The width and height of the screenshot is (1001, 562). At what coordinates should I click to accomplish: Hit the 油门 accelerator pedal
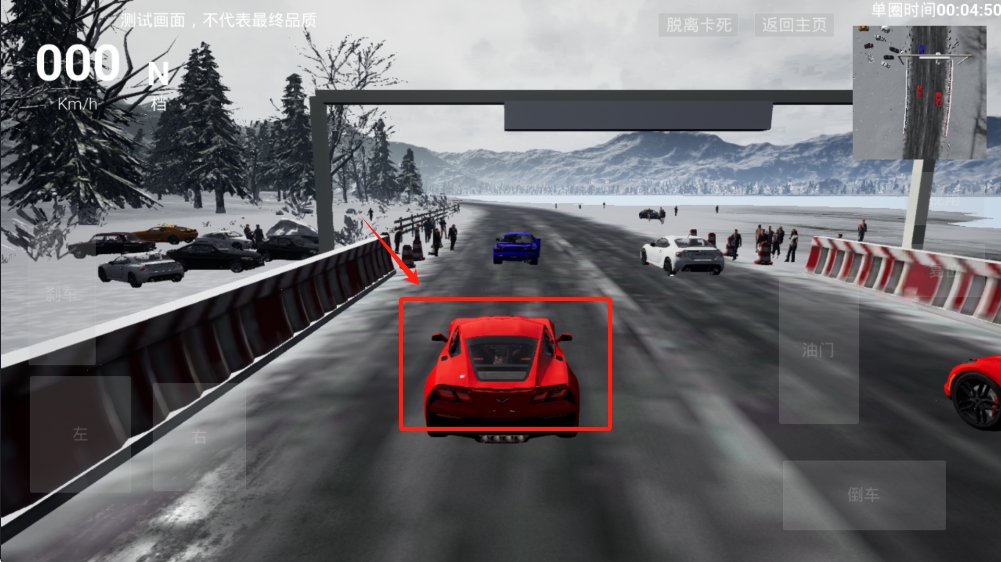pyautogui.click(x=818, y=350)
